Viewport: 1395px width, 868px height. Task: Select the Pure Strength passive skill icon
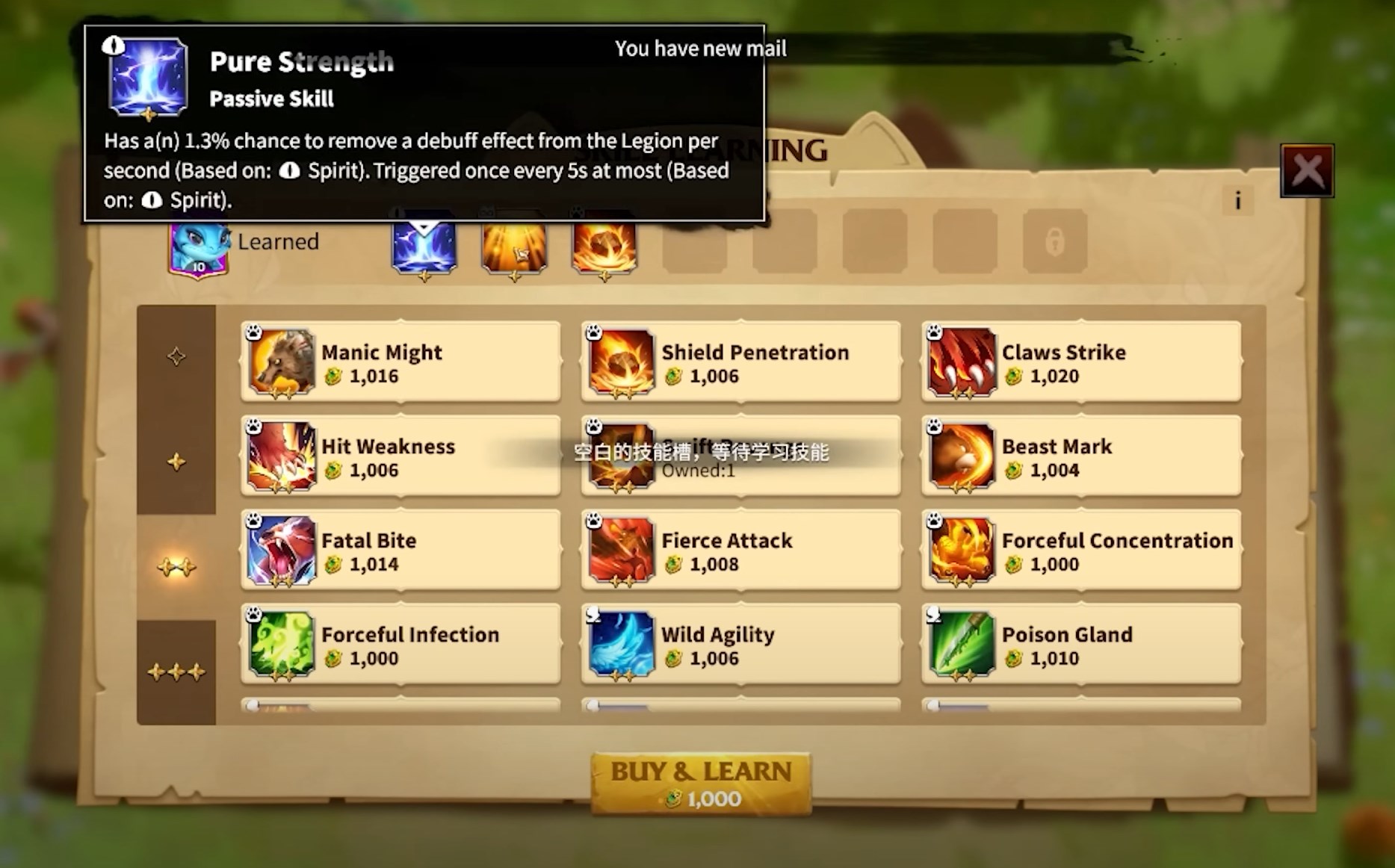(424, 247)
